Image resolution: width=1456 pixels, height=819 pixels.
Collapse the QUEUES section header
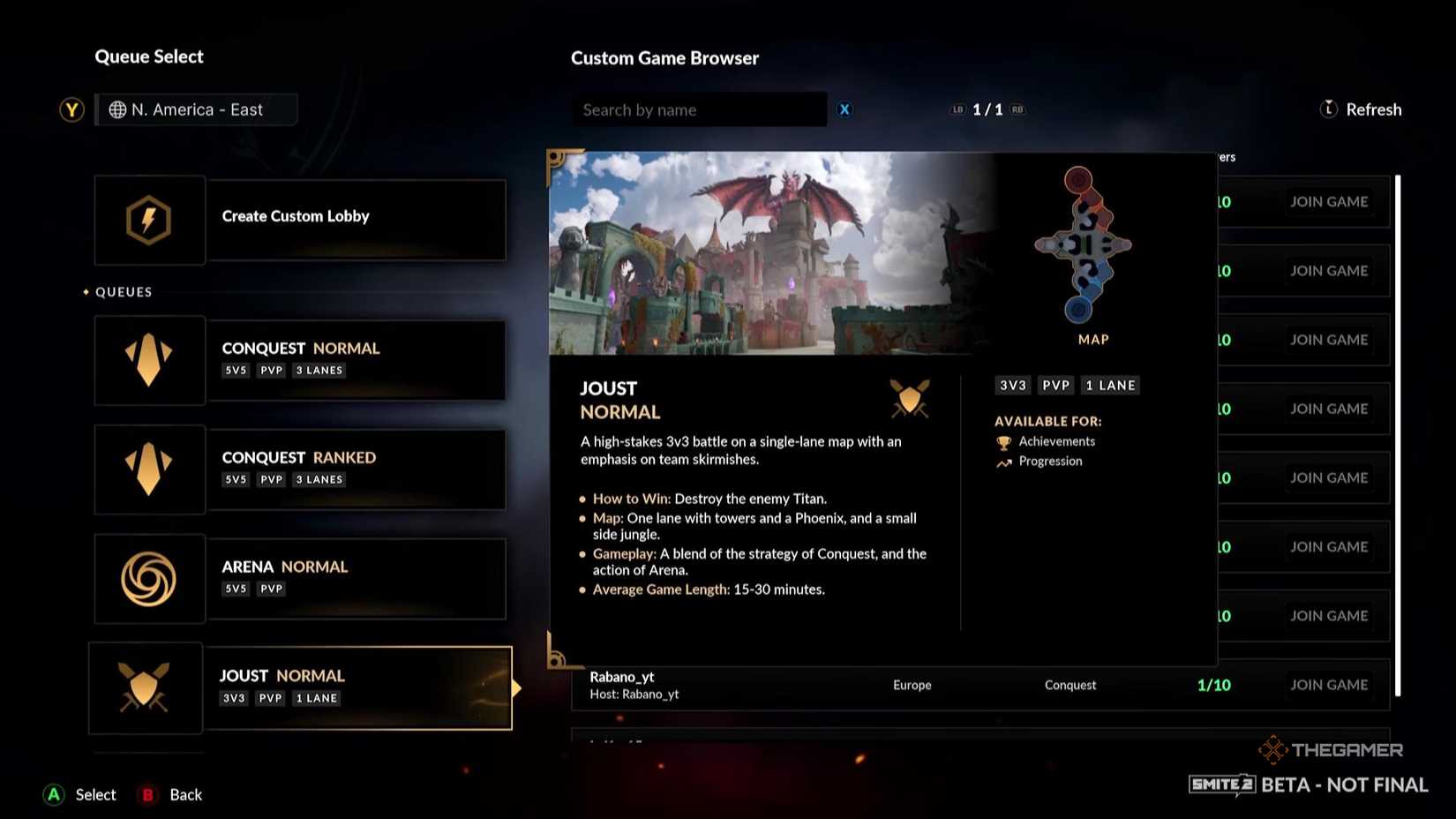point(122,291)
